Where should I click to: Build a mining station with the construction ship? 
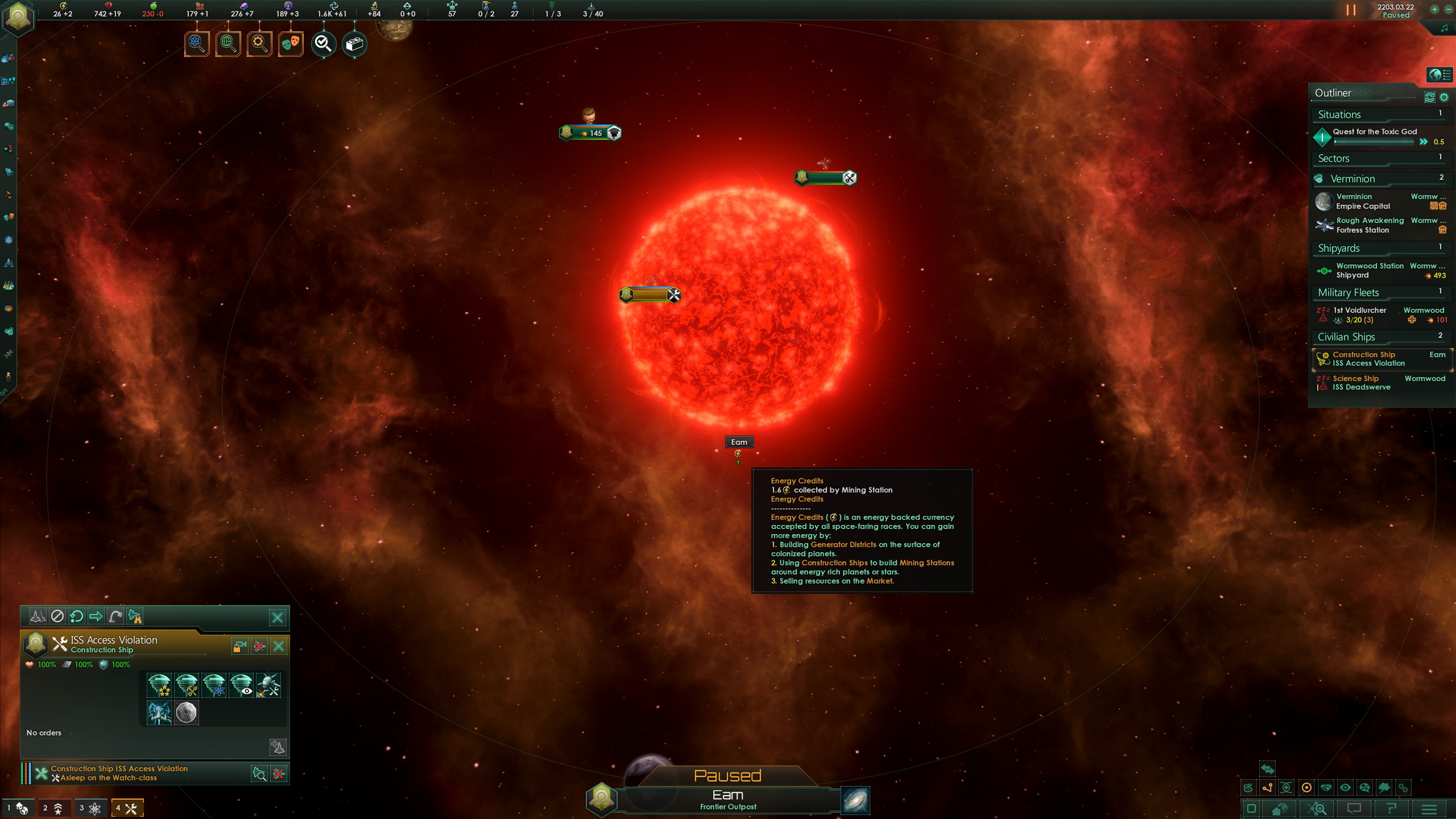pyautogui.click(x=187, y=685)
